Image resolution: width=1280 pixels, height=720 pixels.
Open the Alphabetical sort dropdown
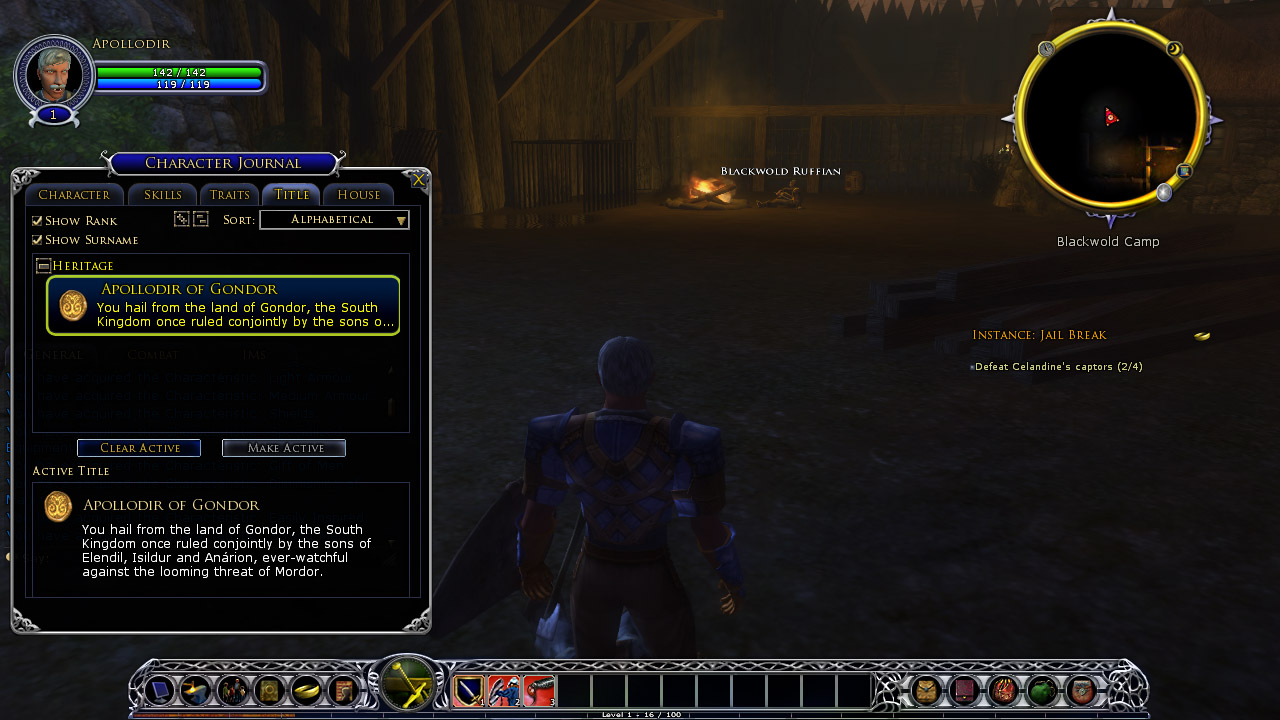334,220
